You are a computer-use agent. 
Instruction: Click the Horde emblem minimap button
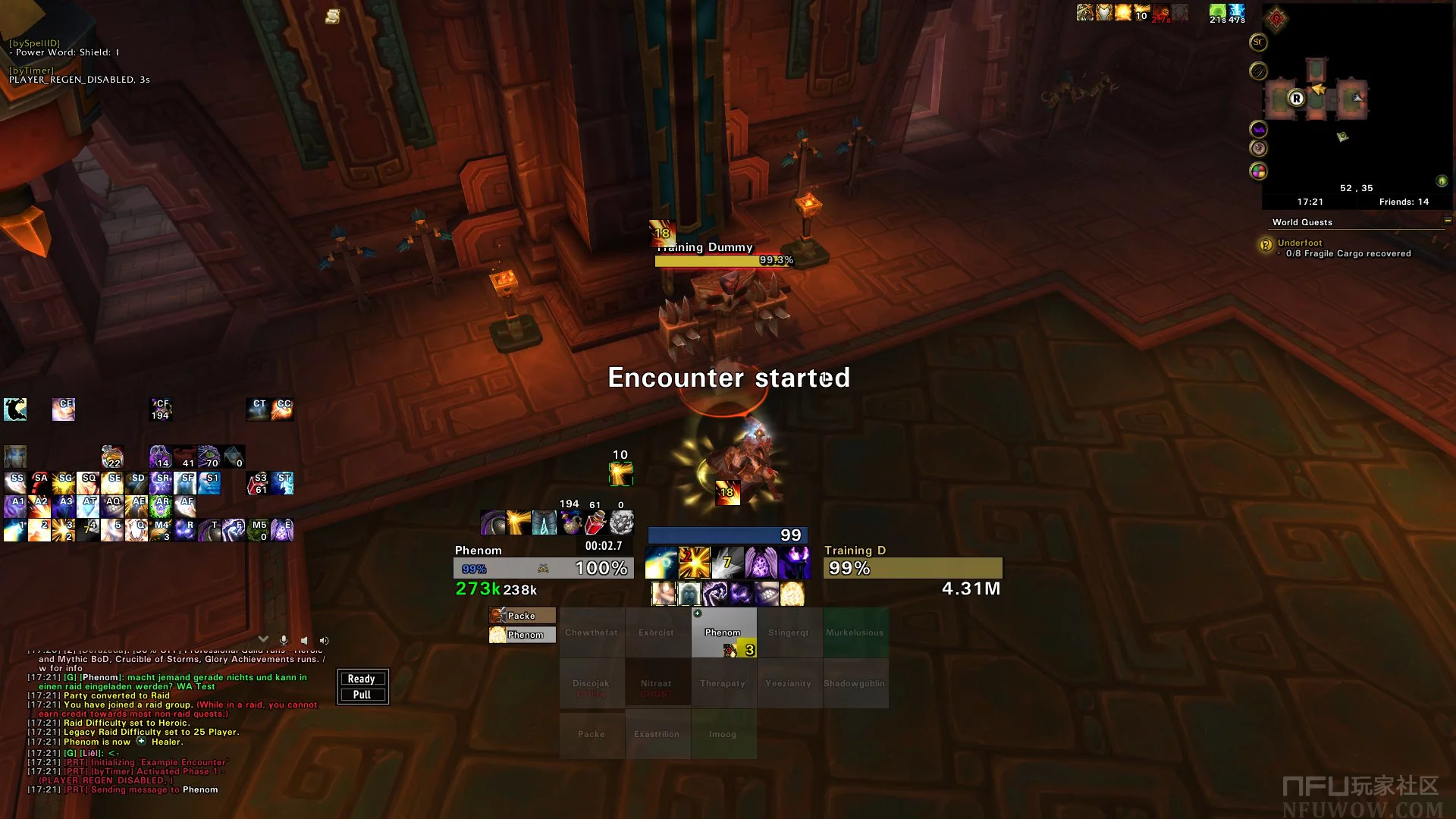point(1276,19)
